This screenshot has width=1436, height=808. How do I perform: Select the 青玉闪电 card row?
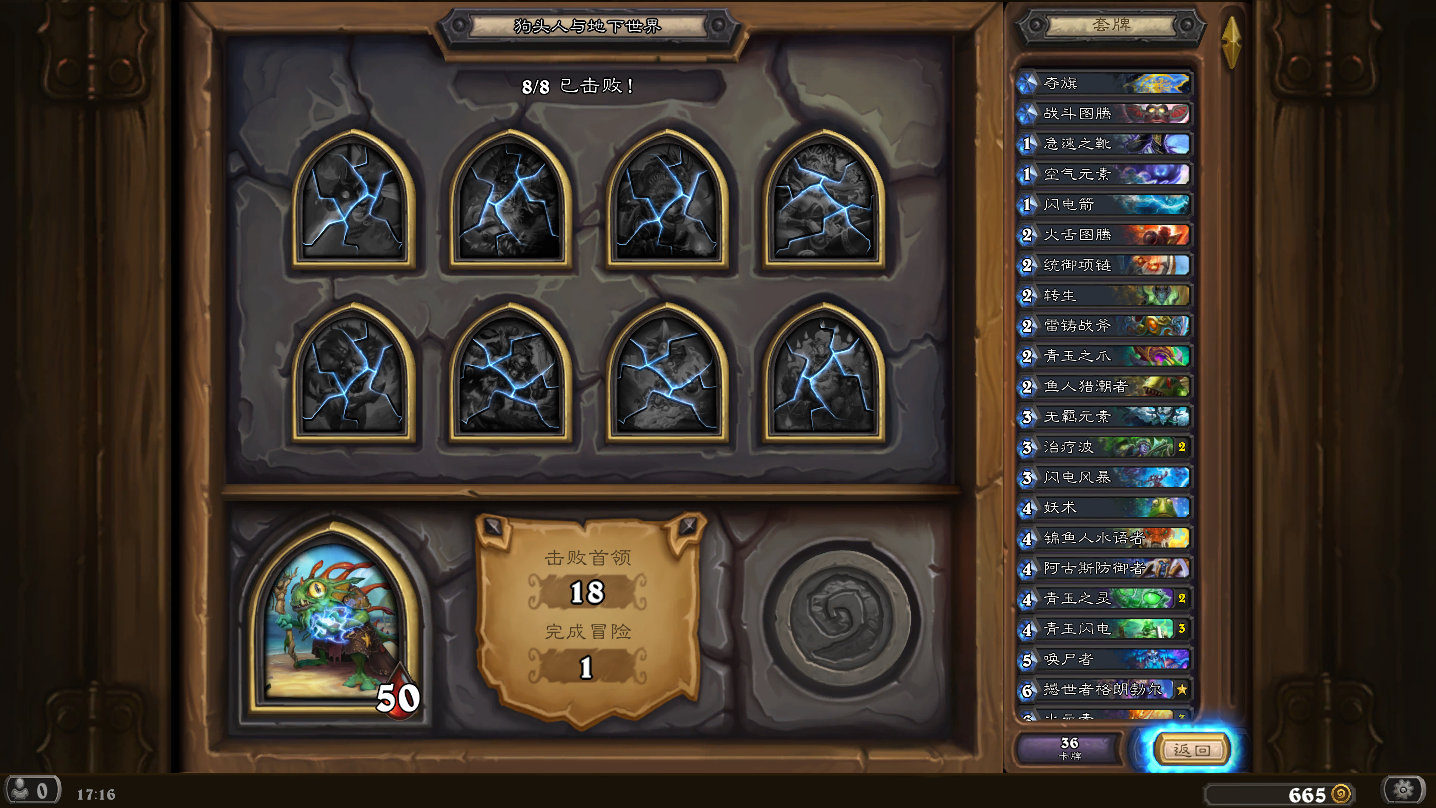[x=1104, y=629]
